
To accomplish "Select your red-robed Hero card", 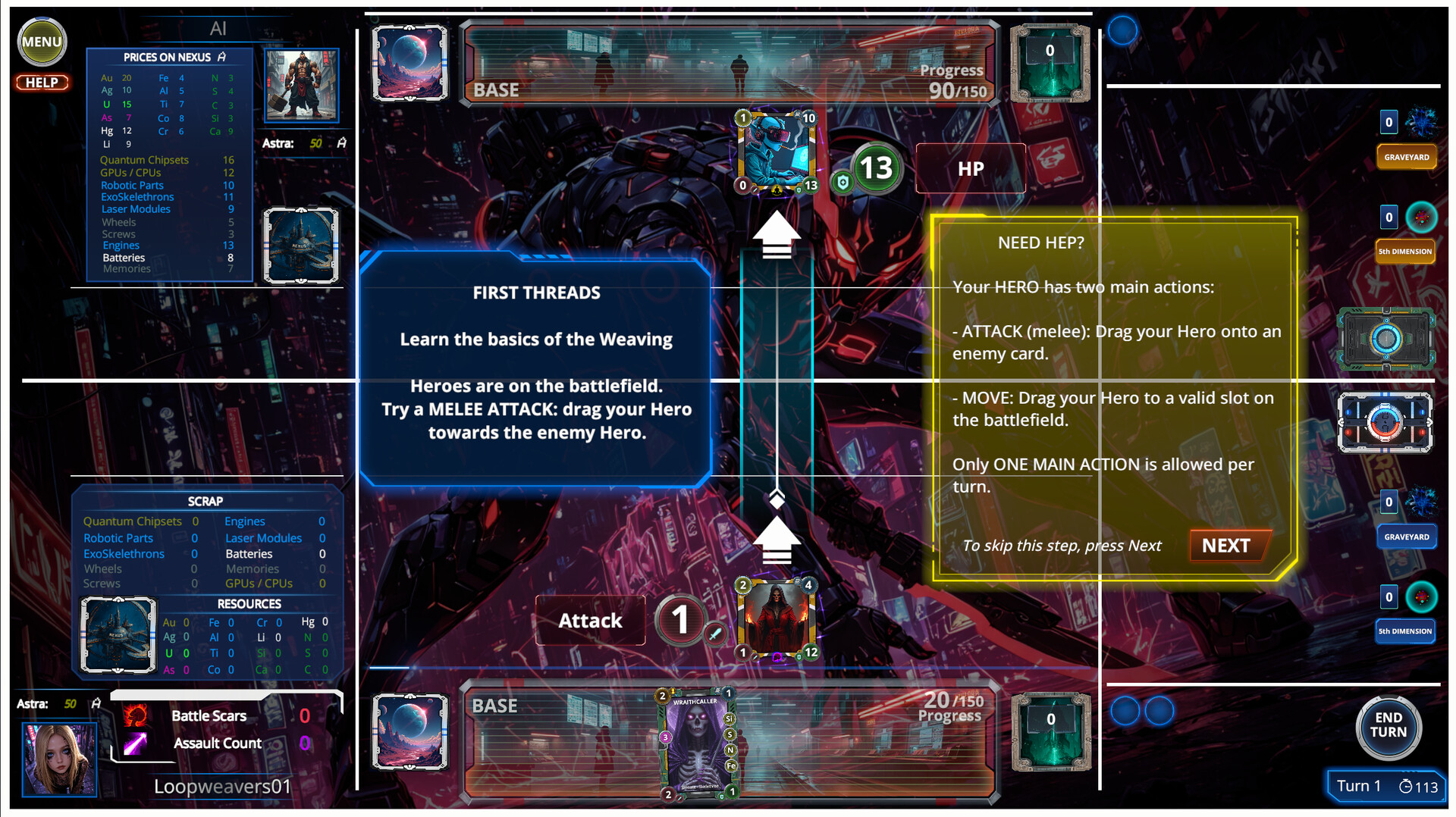I will coord(775,618).
